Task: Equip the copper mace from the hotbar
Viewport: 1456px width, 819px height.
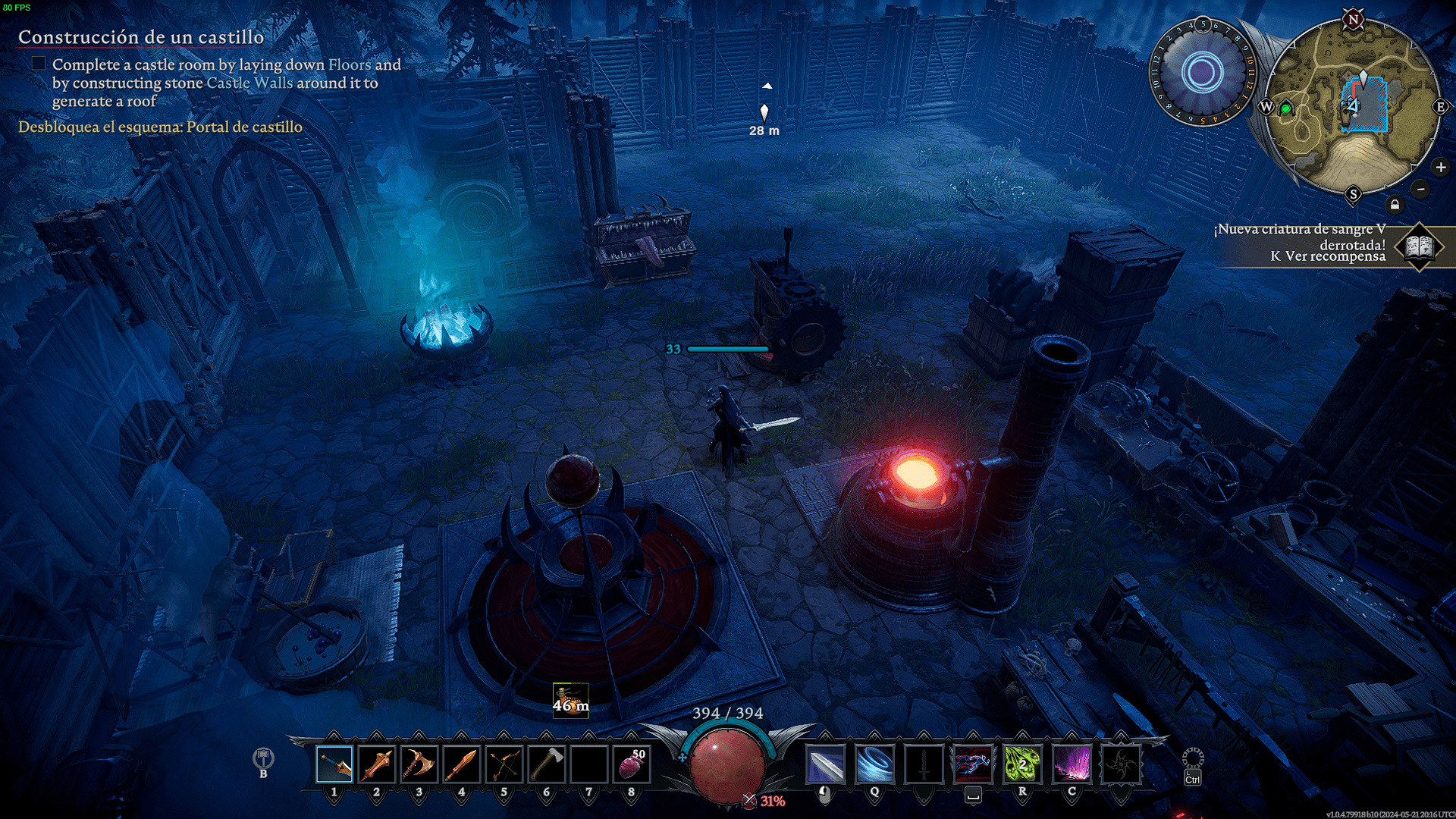Action: [x=377, y=764]
